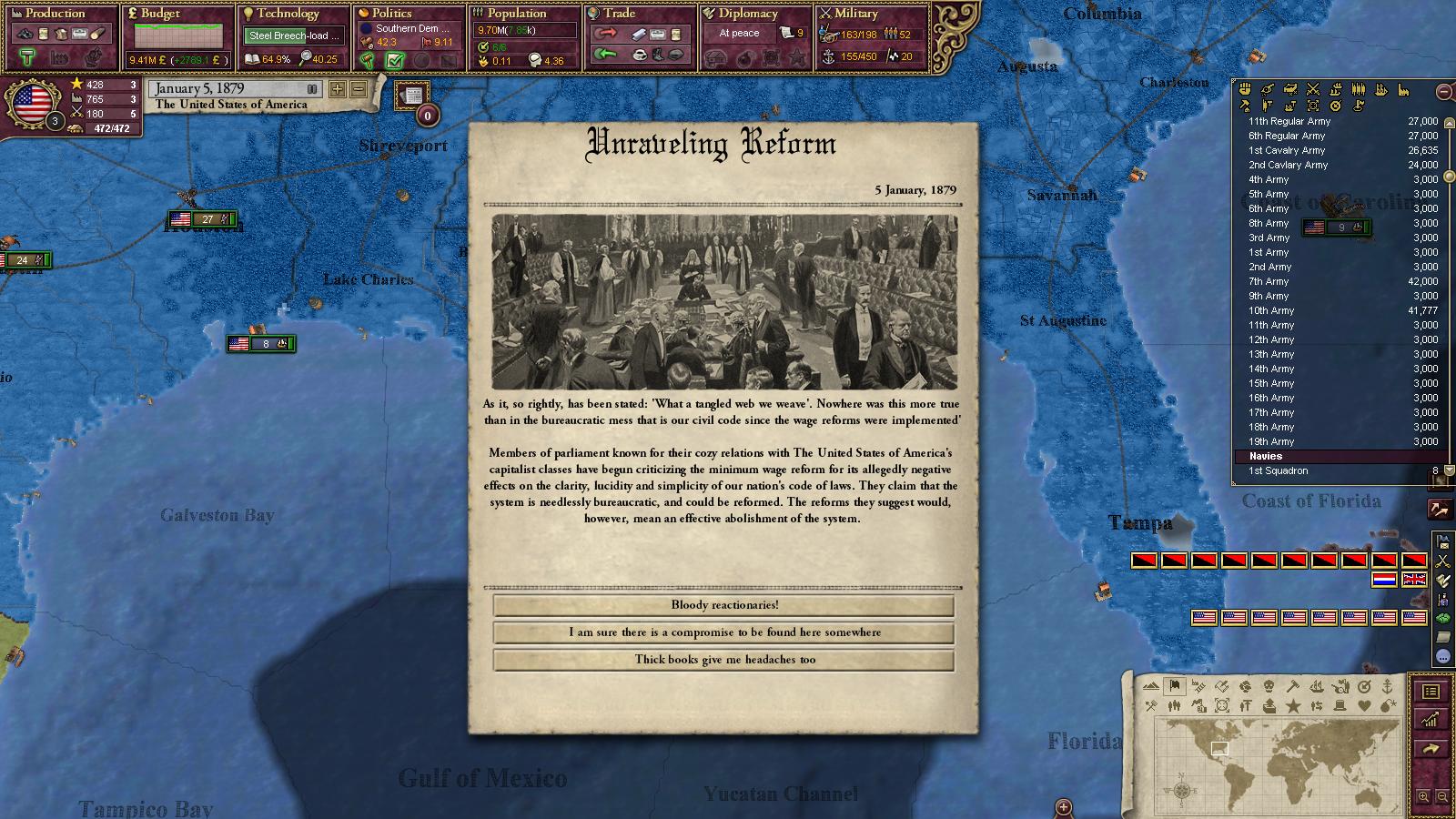The width and height of the screenshot is (1456, 819).
Task: Decrease game speed with minus button
Action: 358,89
